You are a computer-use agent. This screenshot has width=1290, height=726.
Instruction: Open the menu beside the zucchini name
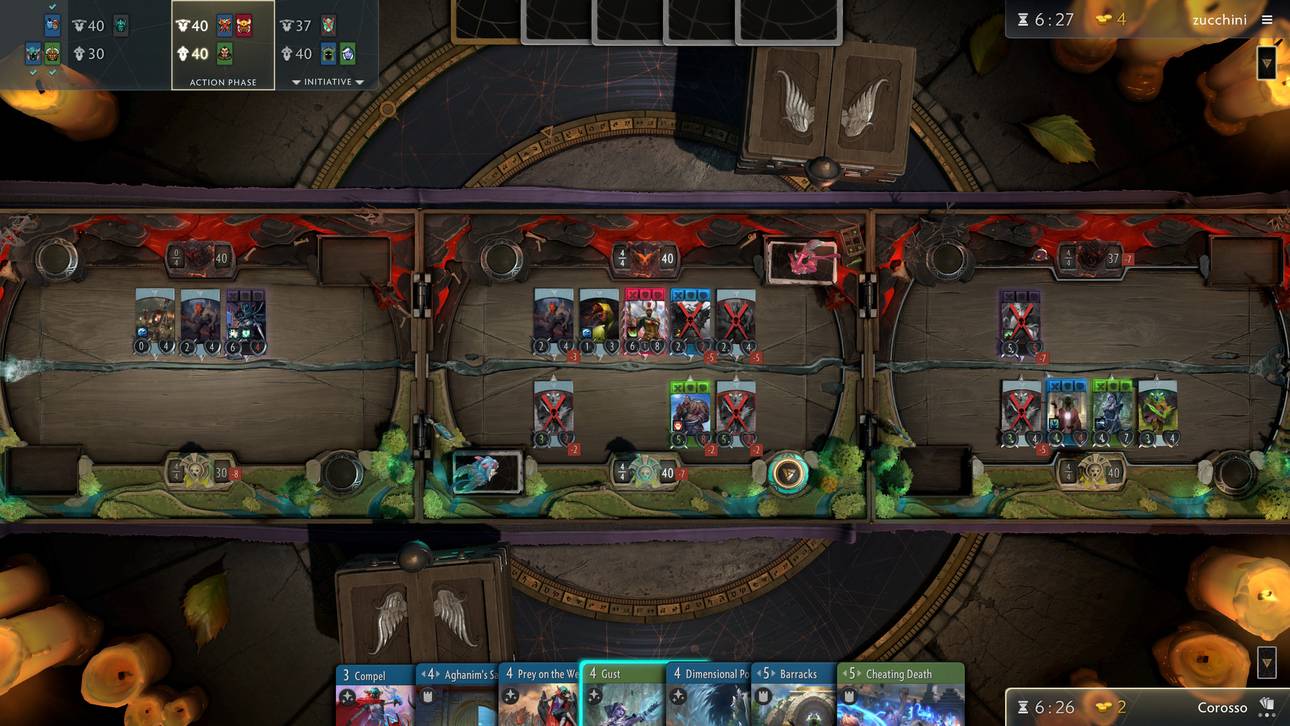click(x=1267, y=19)
